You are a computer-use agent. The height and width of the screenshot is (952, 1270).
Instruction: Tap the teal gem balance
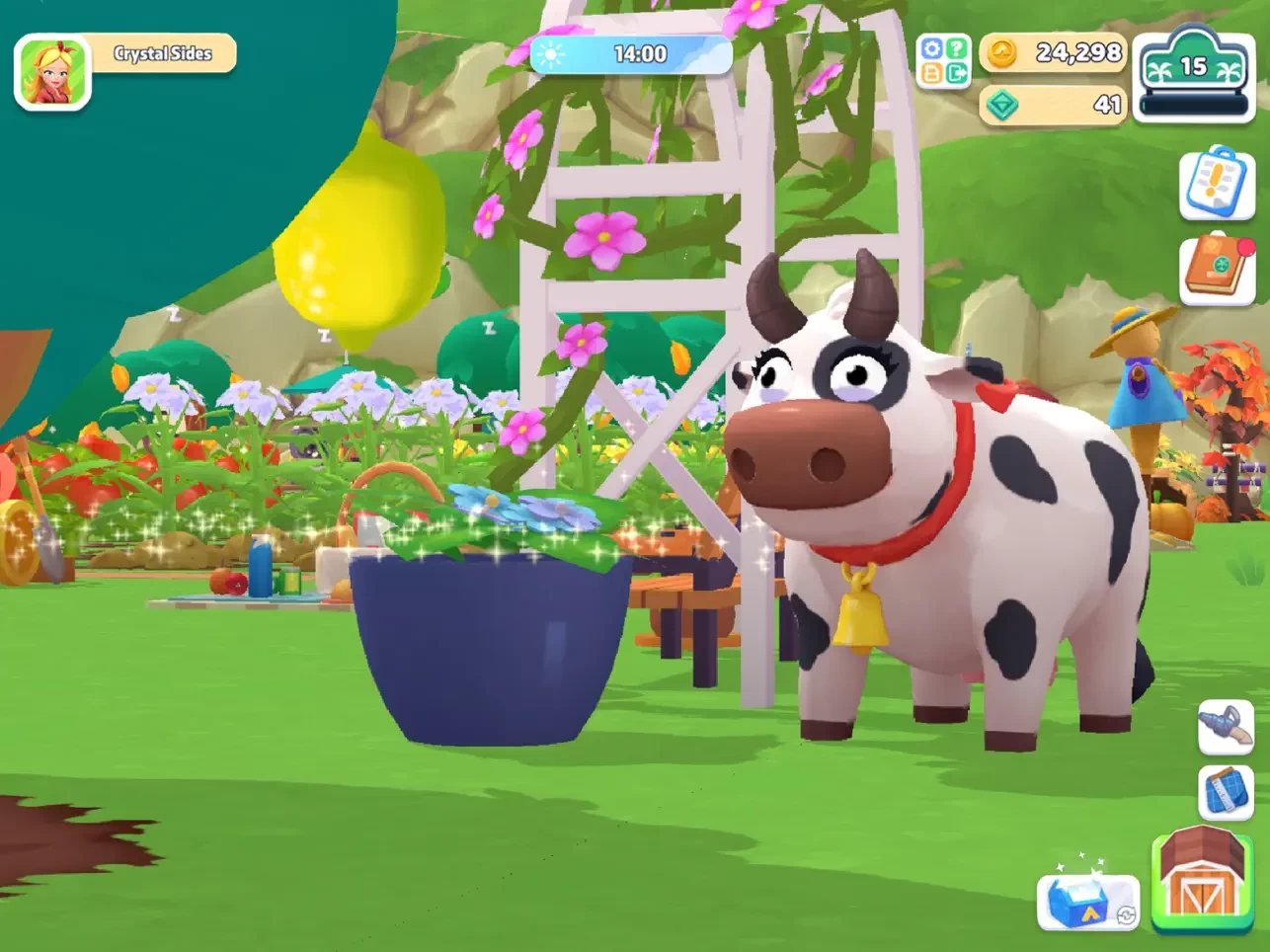[x=1054, y=105]
